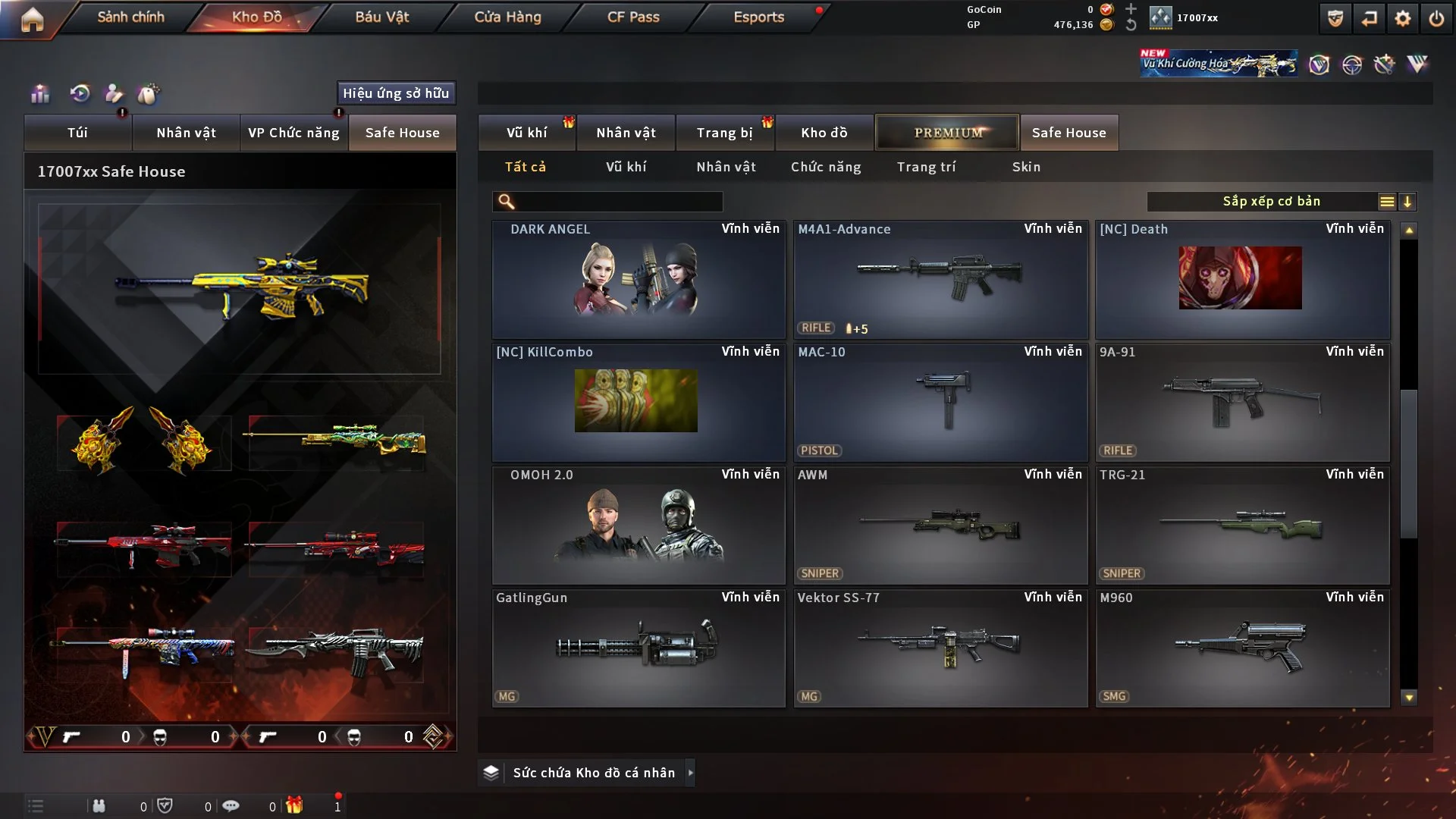Open the PREMIUM inventory tab
This screenshot has width=1456, height=819.
pos(947,133)
